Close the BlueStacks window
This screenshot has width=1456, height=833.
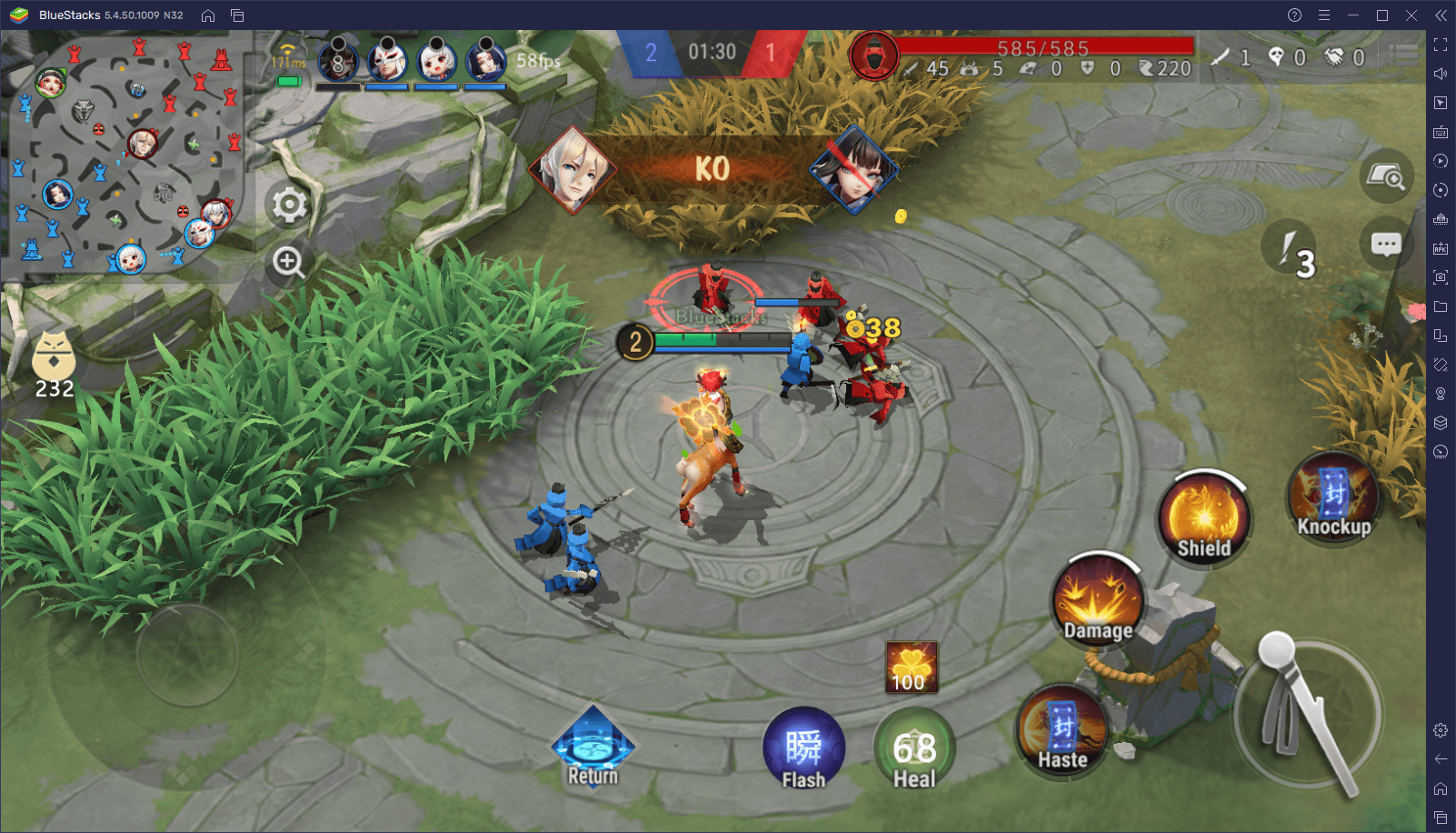point(1411,15)
